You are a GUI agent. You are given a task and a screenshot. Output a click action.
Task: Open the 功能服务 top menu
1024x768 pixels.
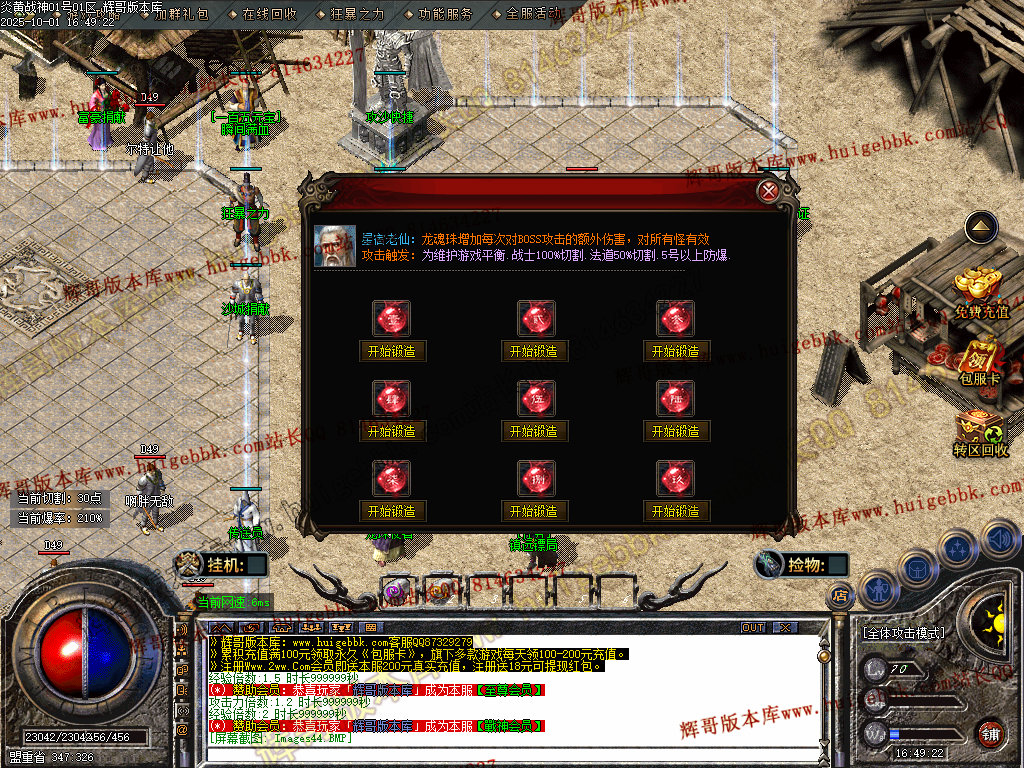click(x=445, y=14)
